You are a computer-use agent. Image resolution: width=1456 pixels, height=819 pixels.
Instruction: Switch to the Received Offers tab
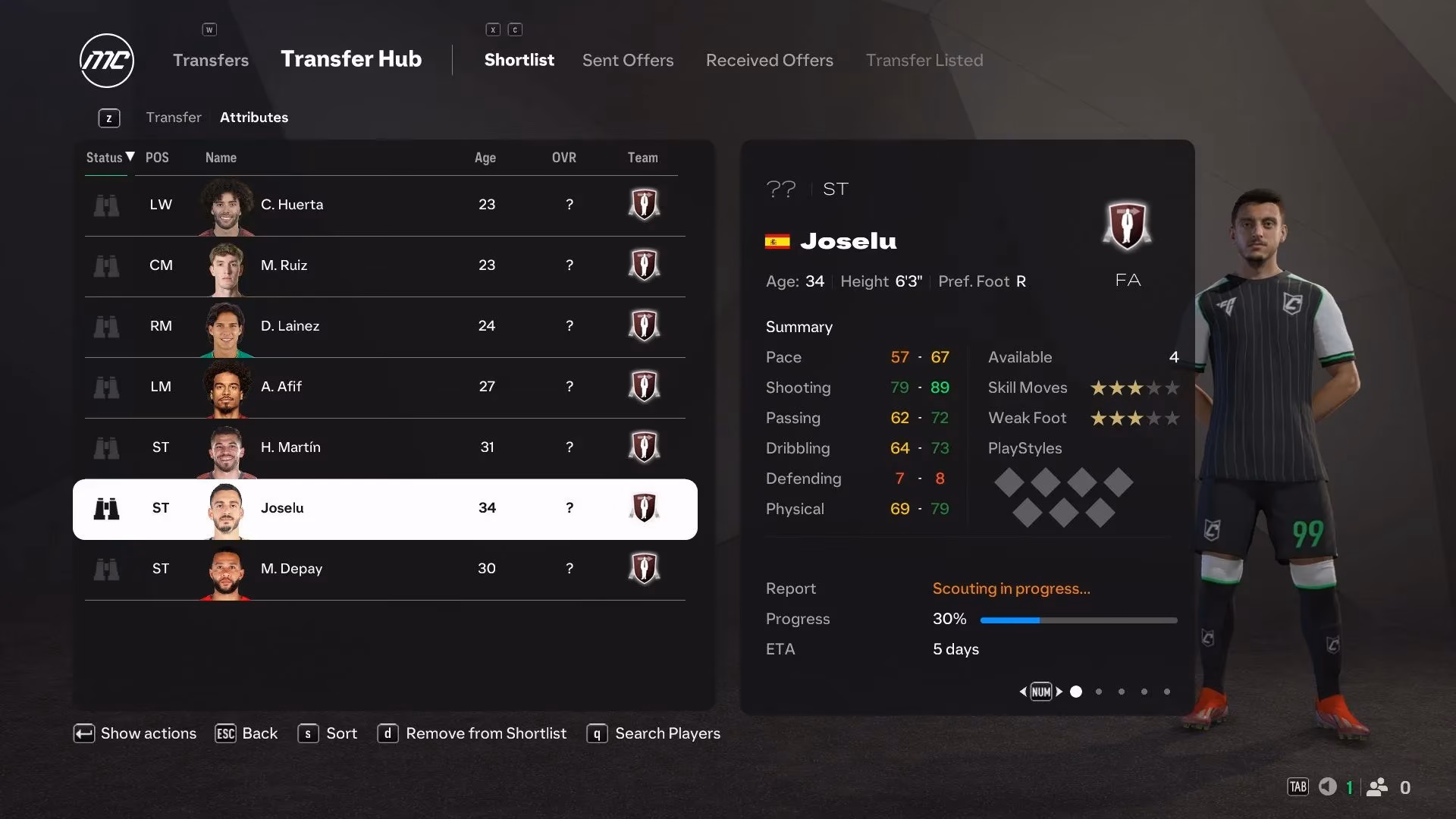coord(769,60)
